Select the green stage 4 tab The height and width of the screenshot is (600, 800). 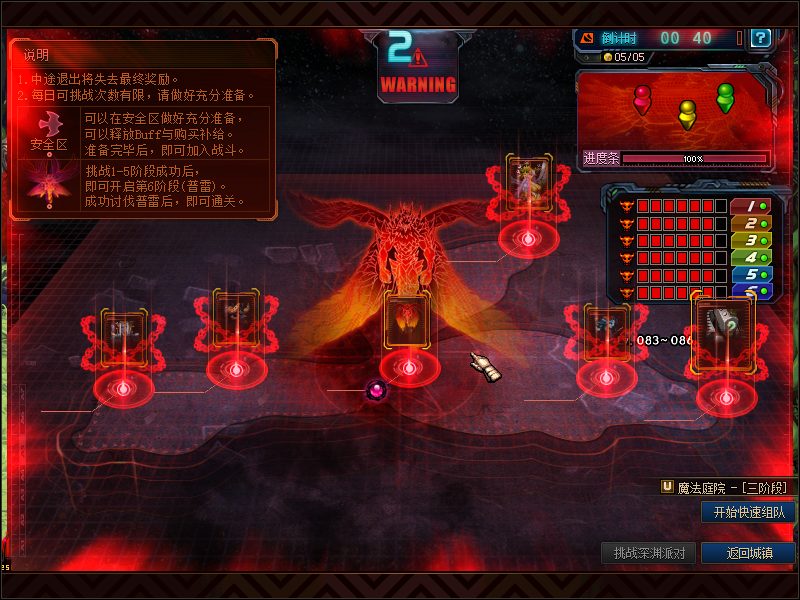click(x=751, y=257)
